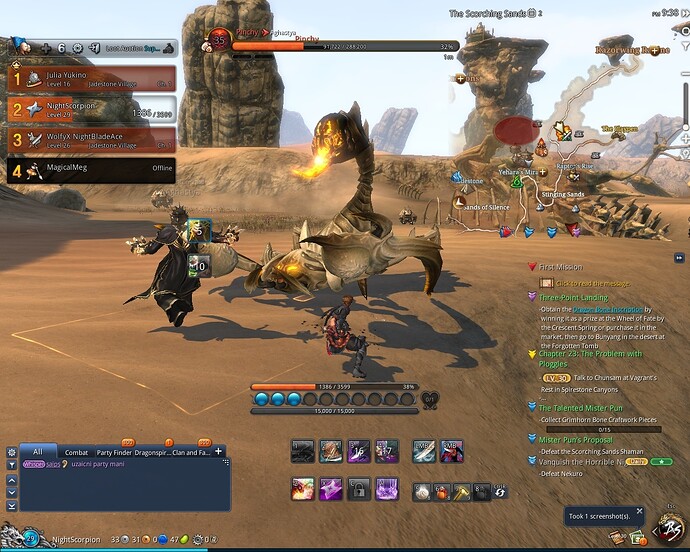Switch to the All chat tab
The image size is (690, 552).
pos(38,452)
